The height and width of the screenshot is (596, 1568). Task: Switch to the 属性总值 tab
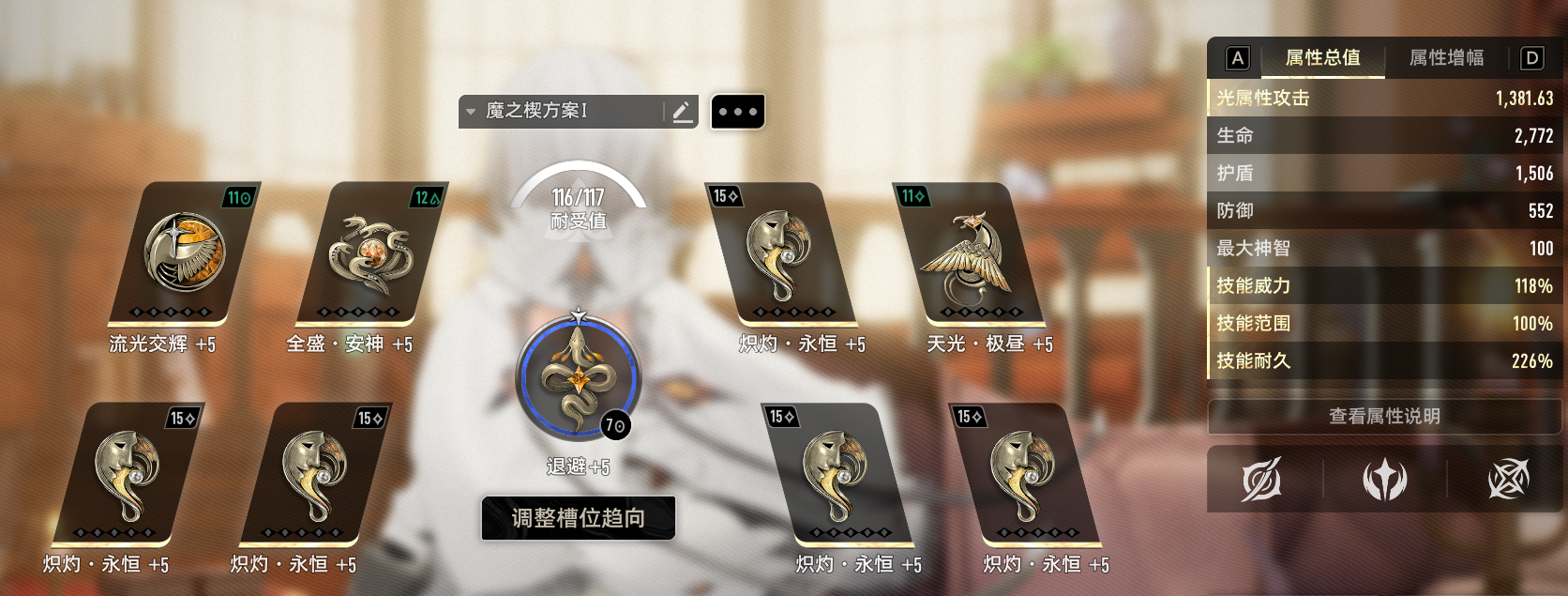tap(1322, 58)
